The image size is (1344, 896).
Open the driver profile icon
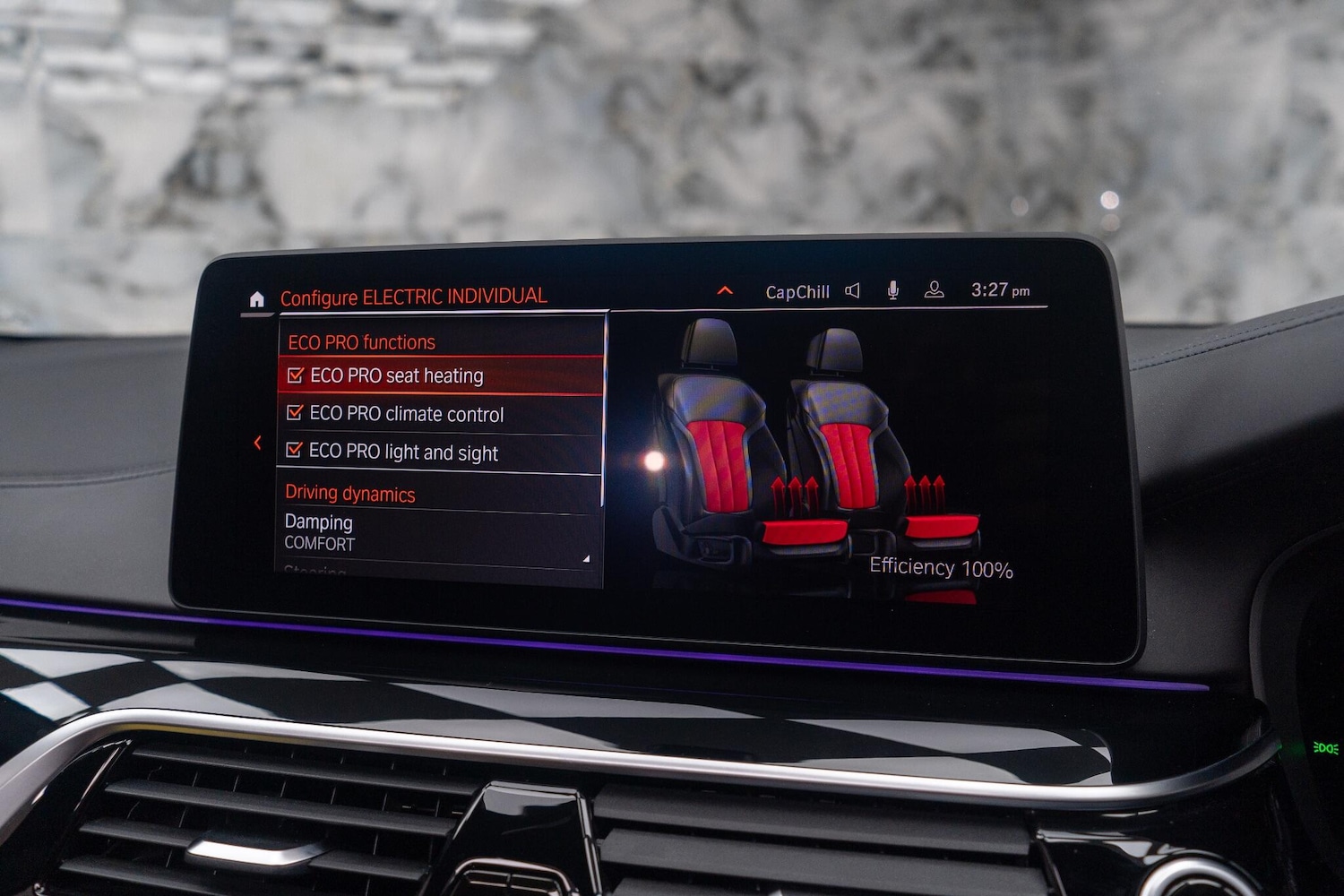coord(934,289)
